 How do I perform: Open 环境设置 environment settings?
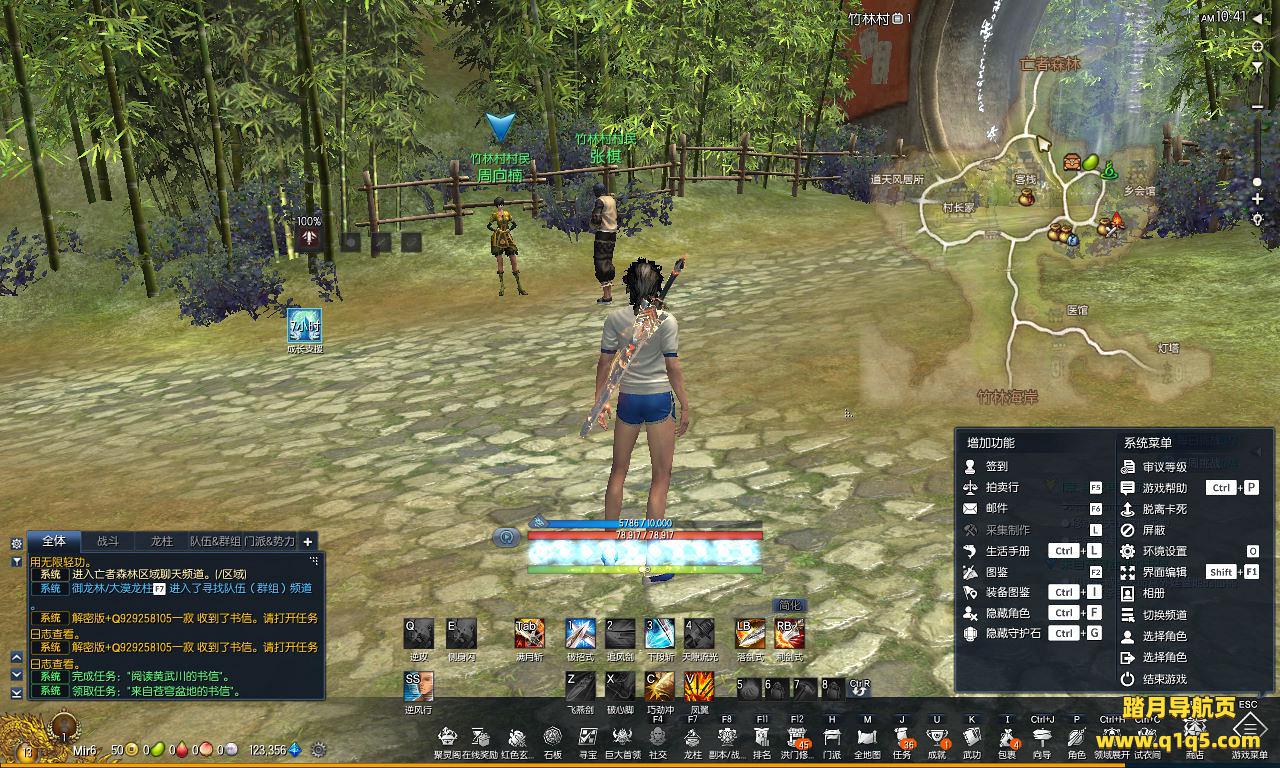point(1164,551)
